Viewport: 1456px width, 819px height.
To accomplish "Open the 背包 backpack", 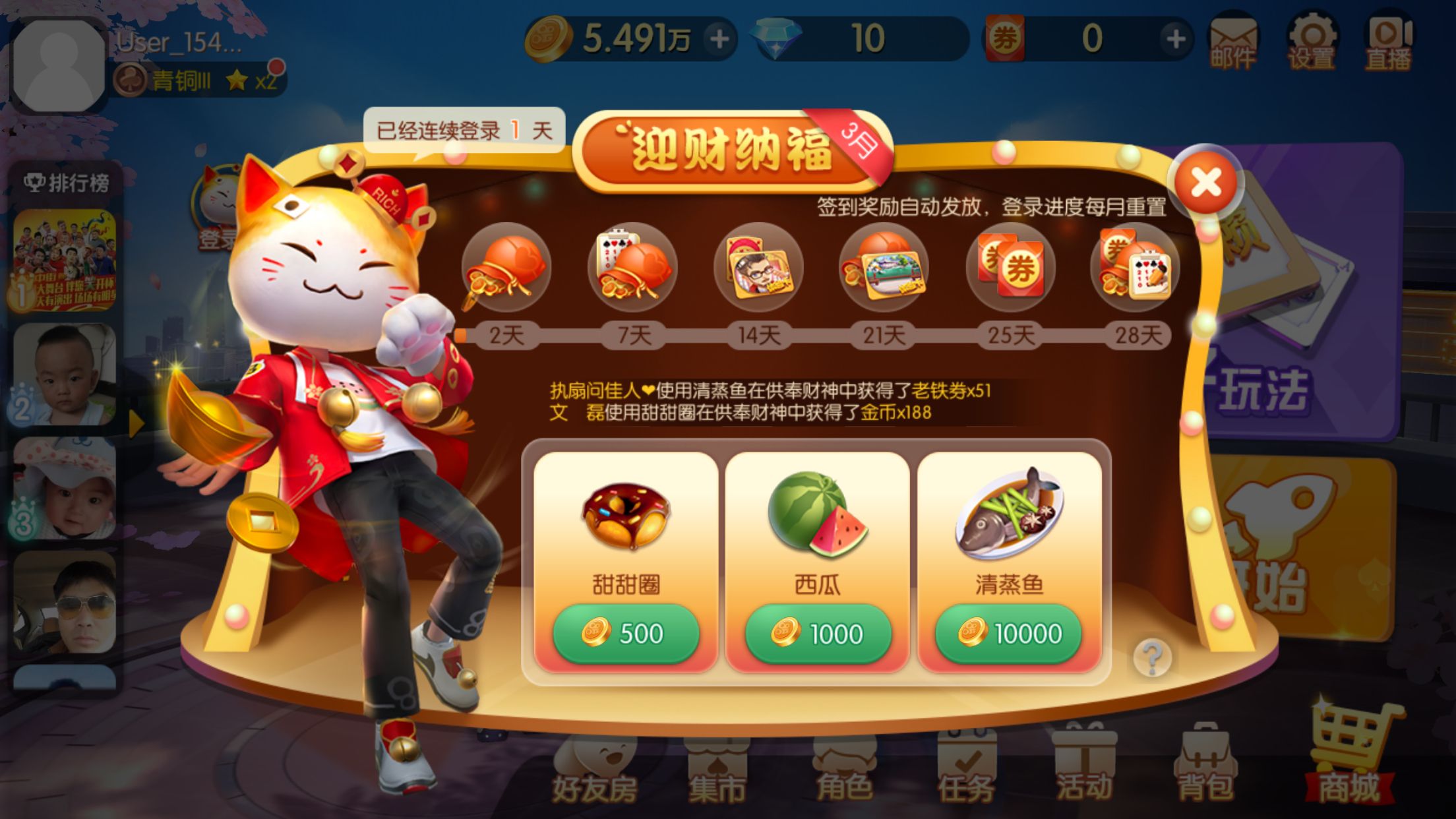I will [x=1206, y=765].
